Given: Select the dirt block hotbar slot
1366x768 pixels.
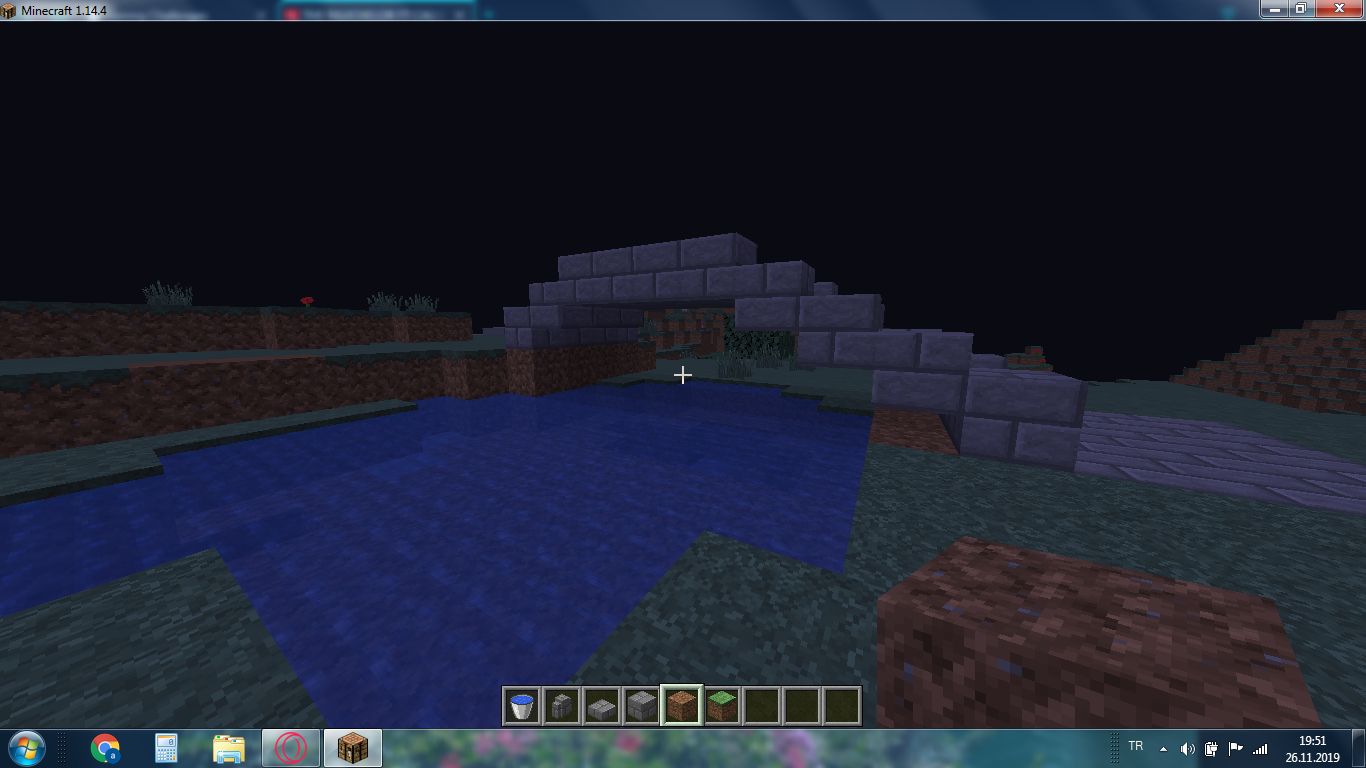Looking at the screenshot, I should point(682,706).
